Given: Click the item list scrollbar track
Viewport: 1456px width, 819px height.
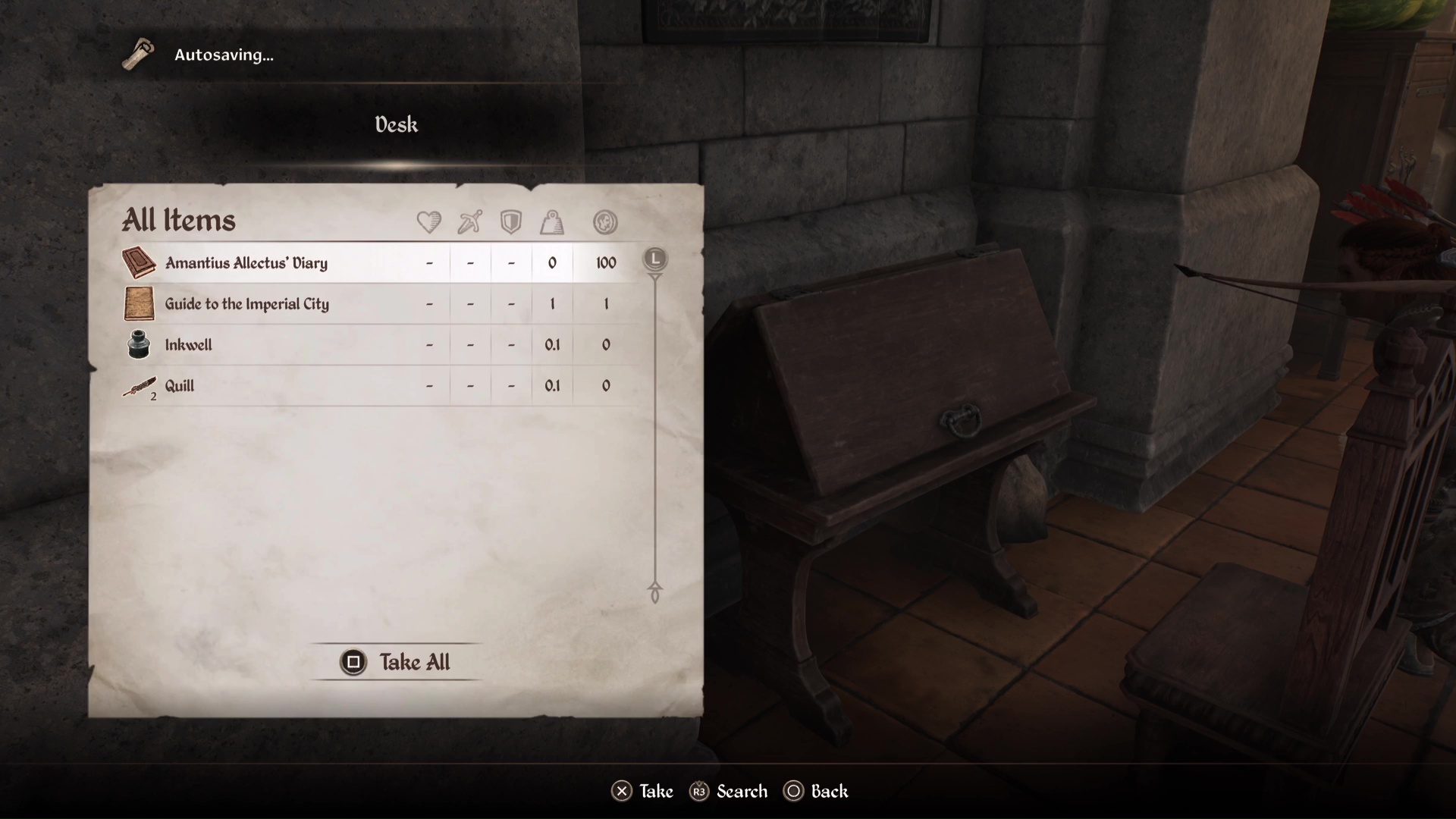Looking at the screenshot, I should point(655,432).
